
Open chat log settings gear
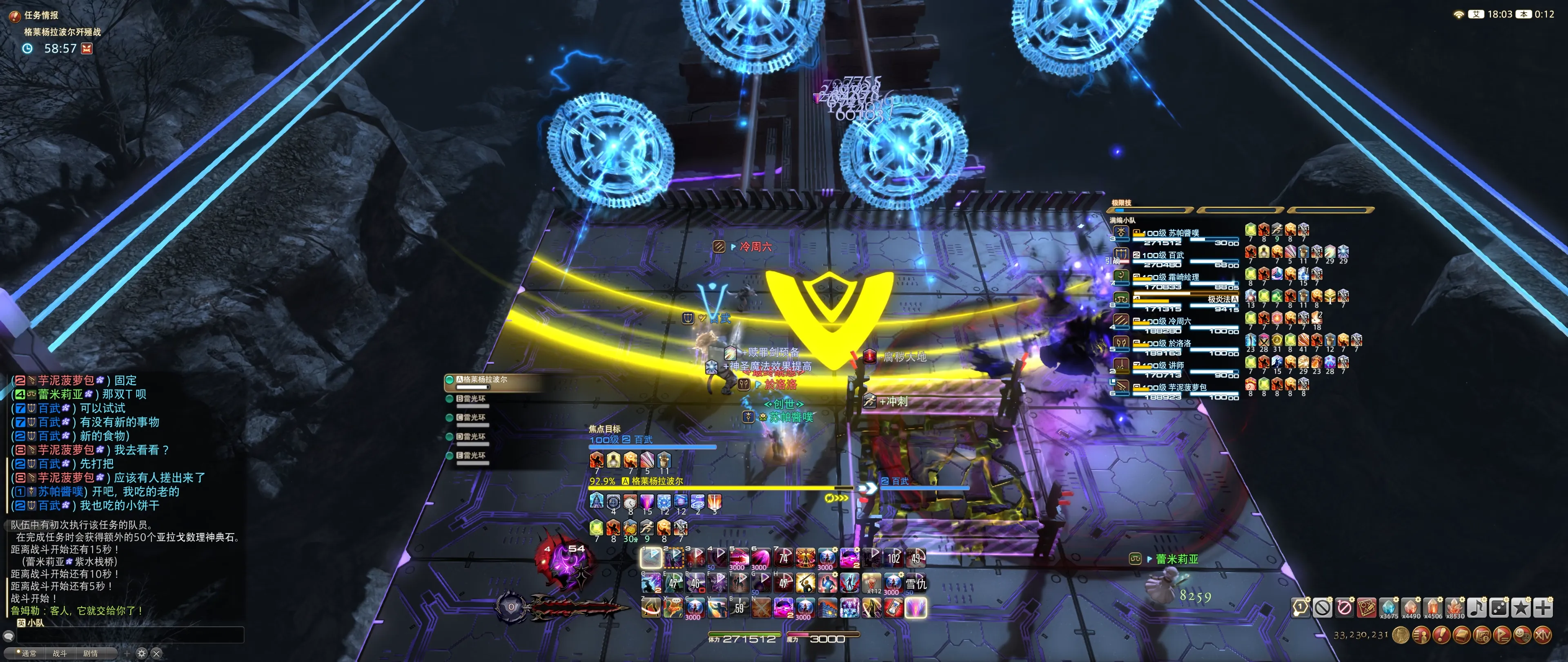[141, 653]
